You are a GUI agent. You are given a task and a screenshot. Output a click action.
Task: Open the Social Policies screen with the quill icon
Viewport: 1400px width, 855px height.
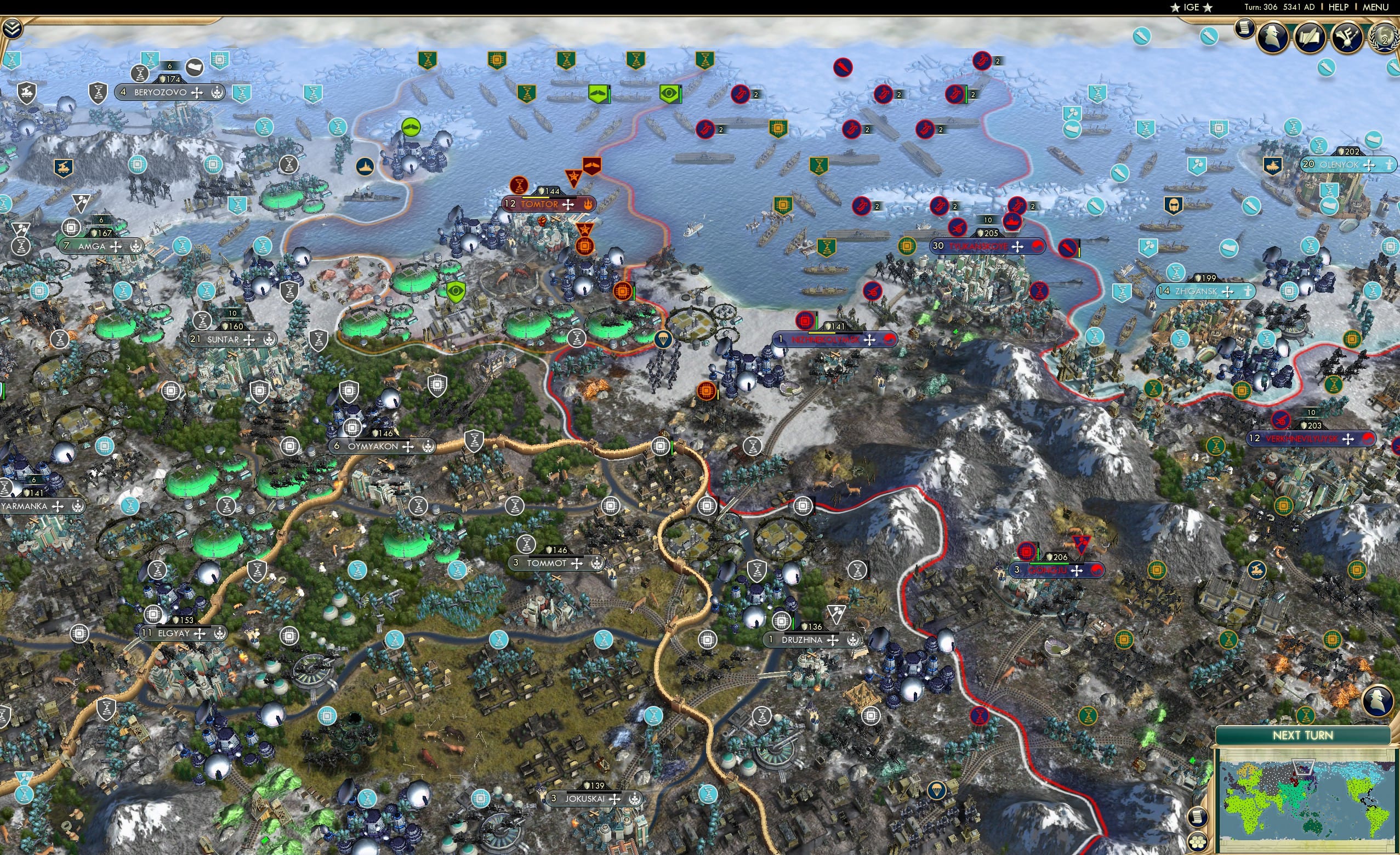coord(1310,37)
